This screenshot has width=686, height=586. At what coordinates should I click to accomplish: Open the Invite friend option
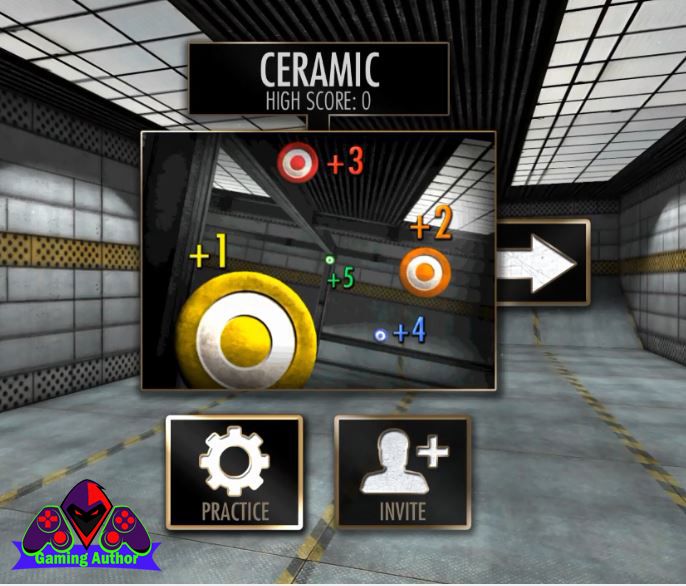coord(402,472)
